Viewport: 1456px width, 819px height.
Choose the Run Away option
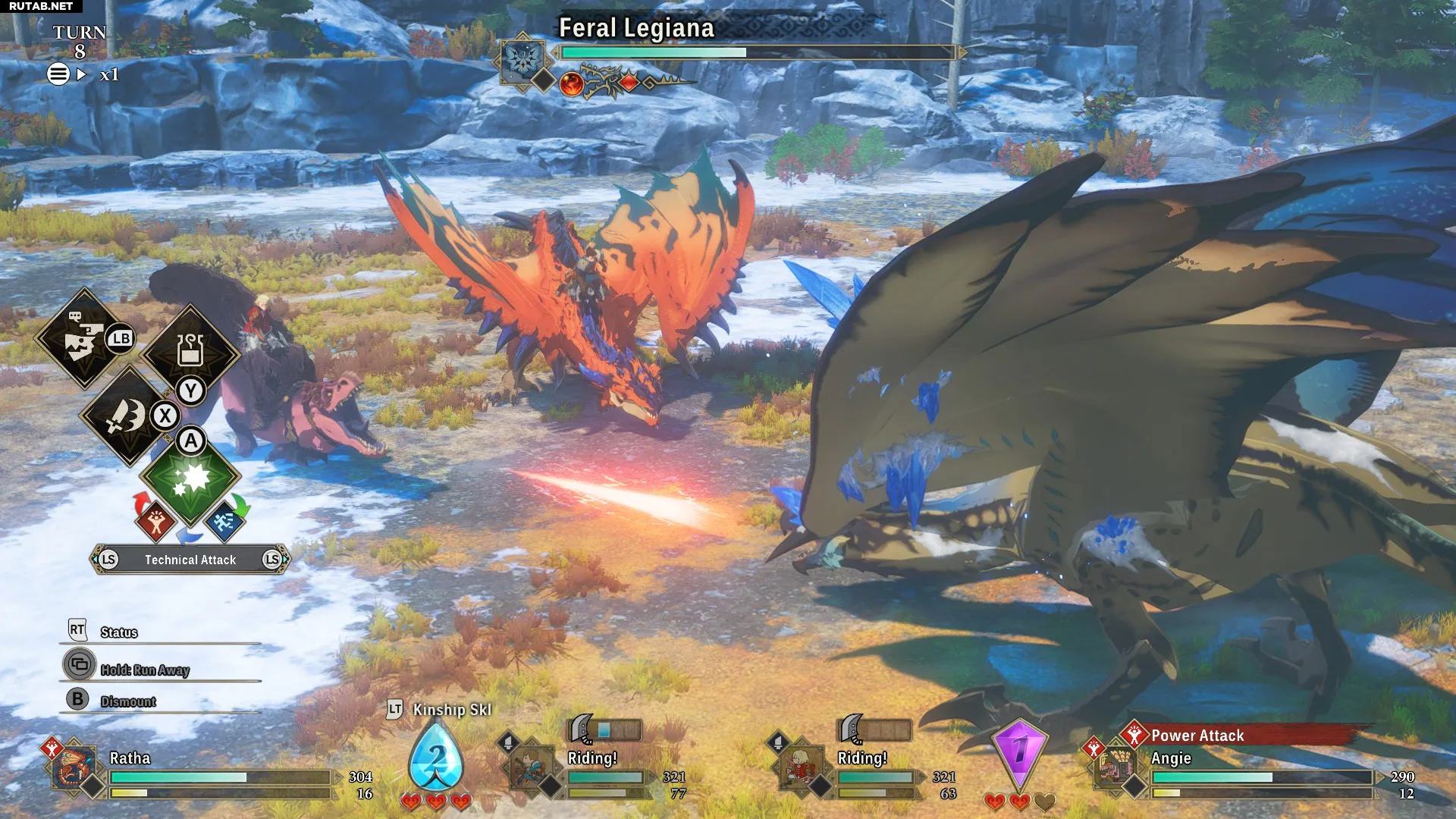pos(144,670)
